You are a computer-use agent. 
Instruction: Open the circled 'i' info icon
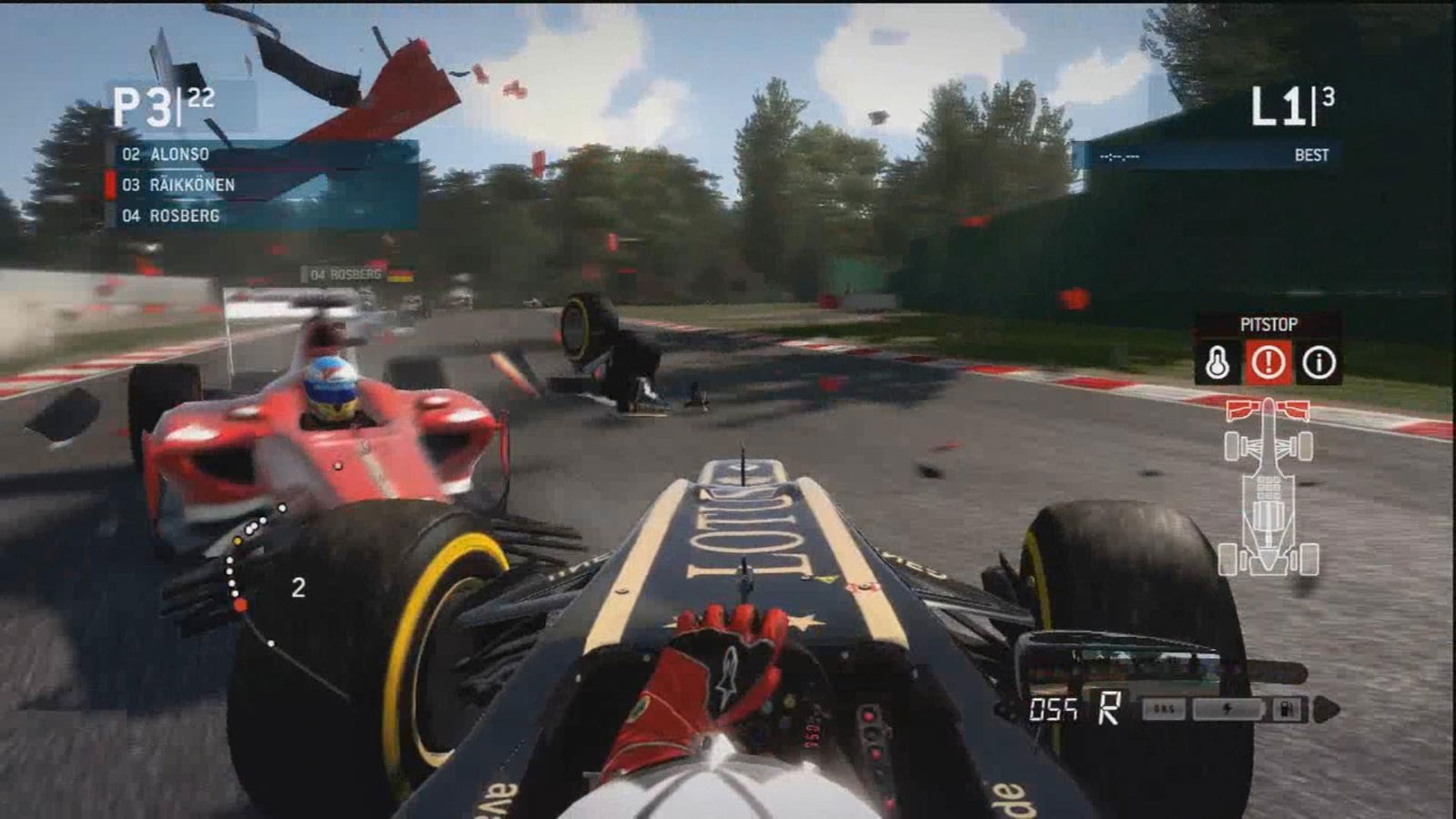click(1319, 363)
